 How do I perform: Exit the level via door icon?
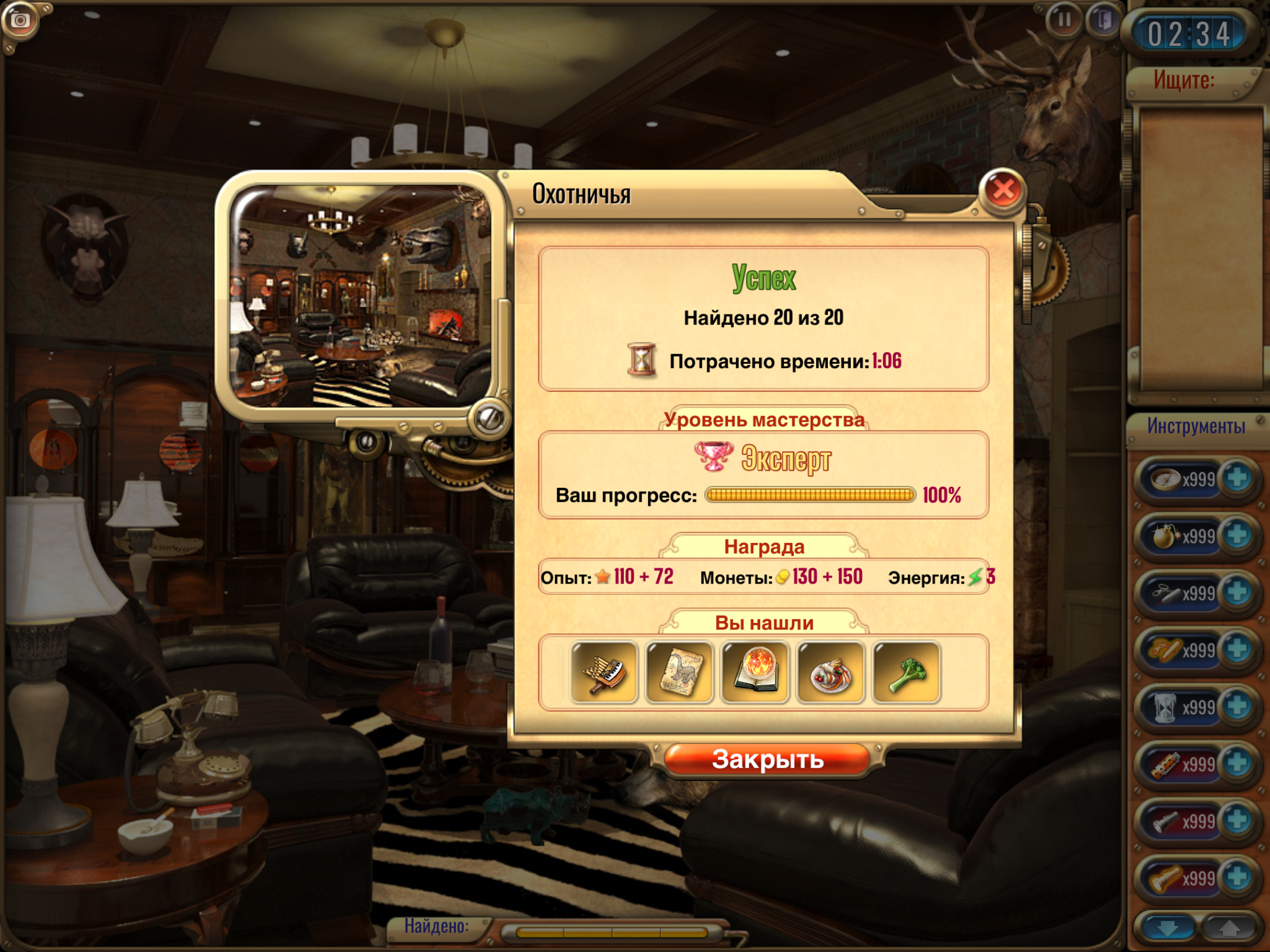[x=1103, y=21]
